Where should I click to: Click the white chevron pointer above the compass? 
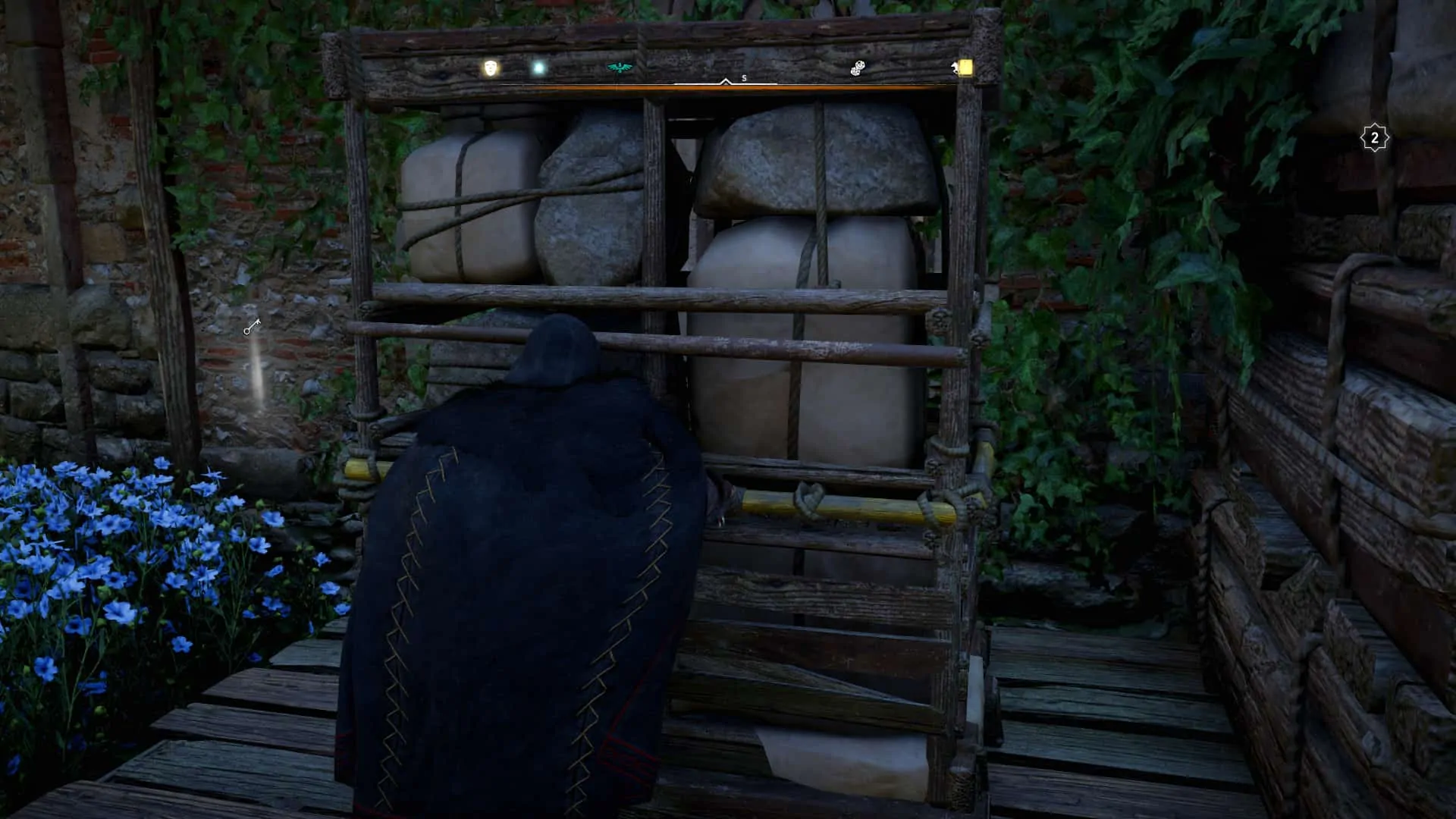click(726, 81)
